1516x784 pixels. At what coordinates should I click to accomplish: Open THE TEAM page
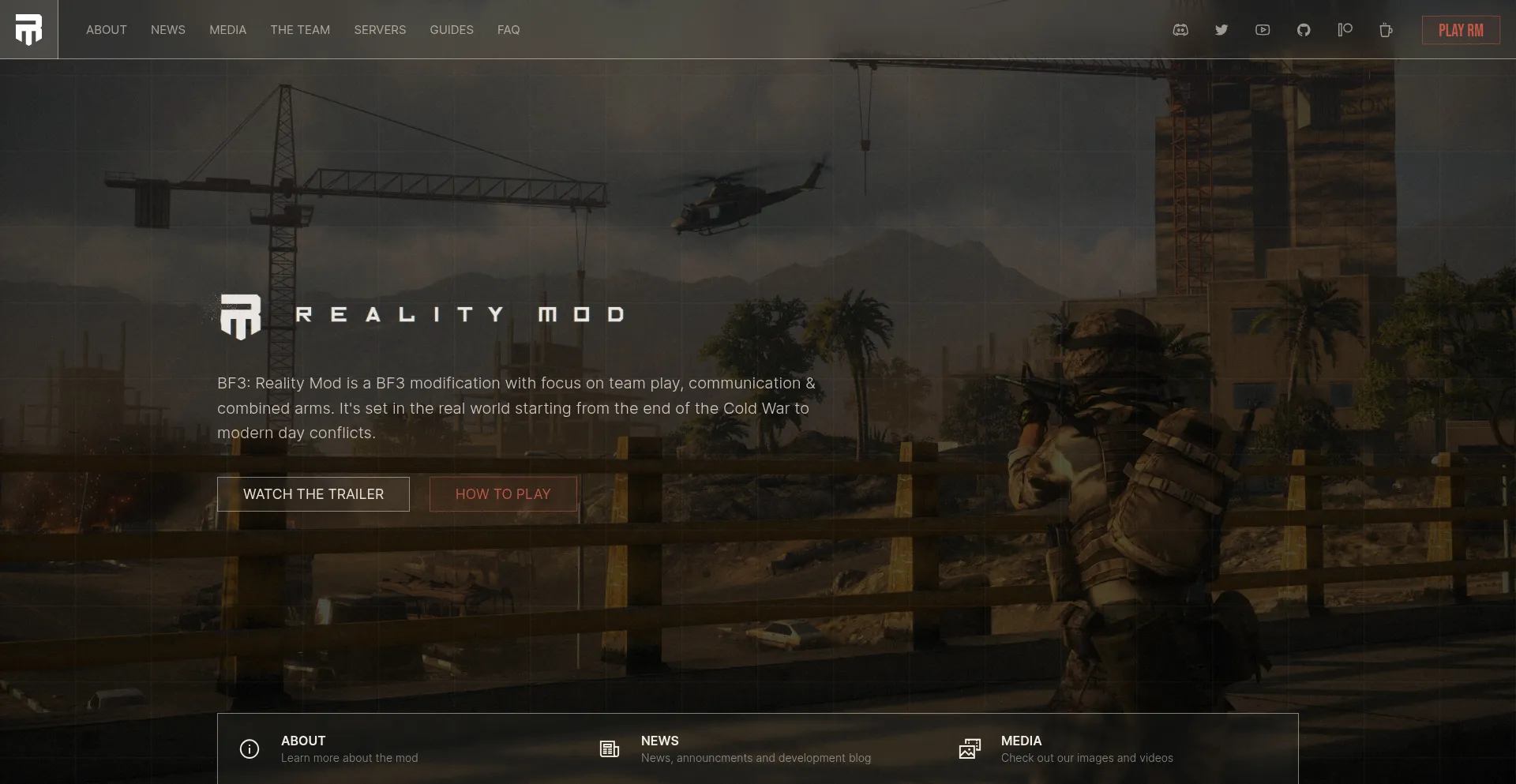coord(300,30)
